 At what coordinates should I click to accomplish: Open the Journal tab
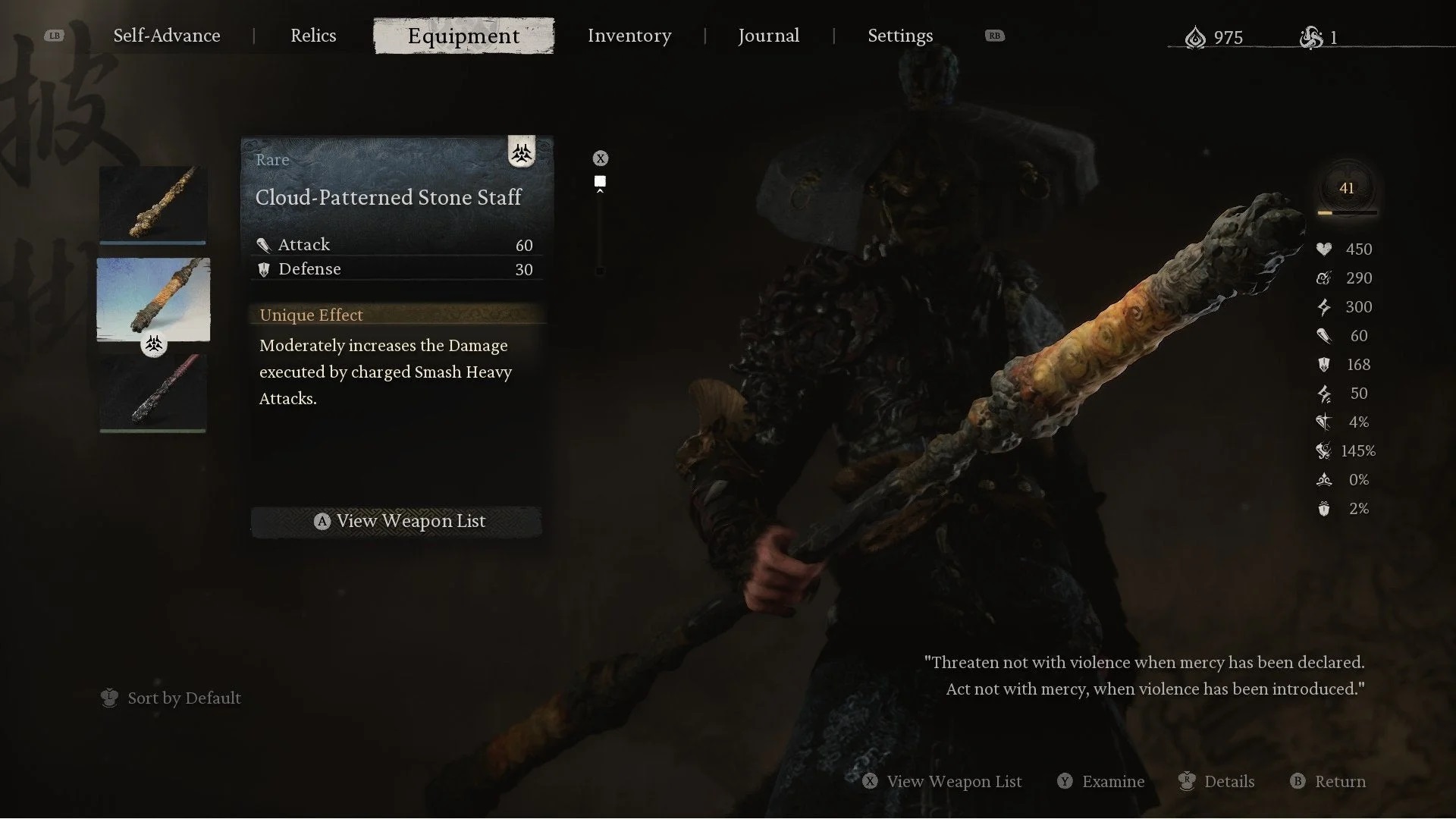click(768, 36)
